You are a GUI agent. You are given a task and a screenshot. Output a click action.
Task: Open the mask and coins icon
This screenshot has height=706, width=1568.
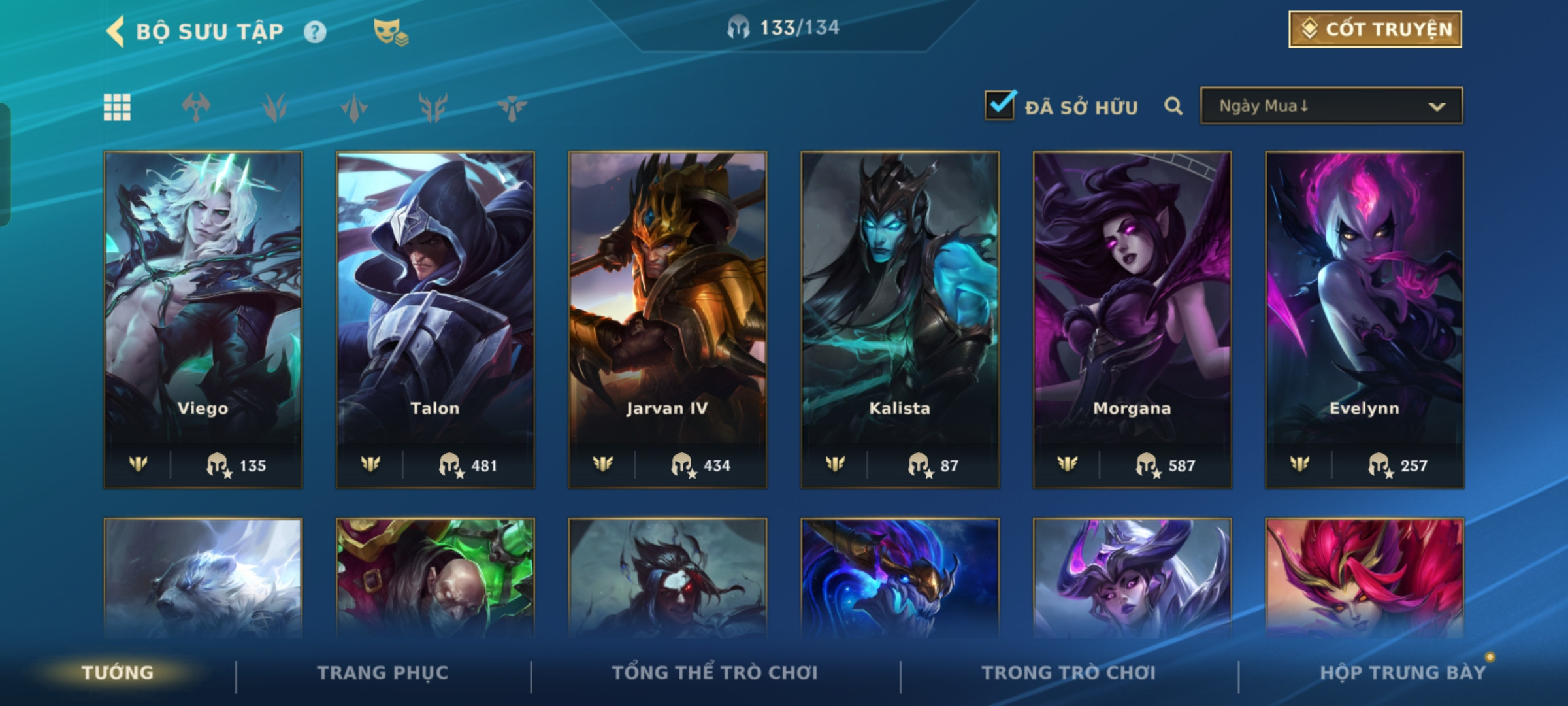[x=390, y=31]
